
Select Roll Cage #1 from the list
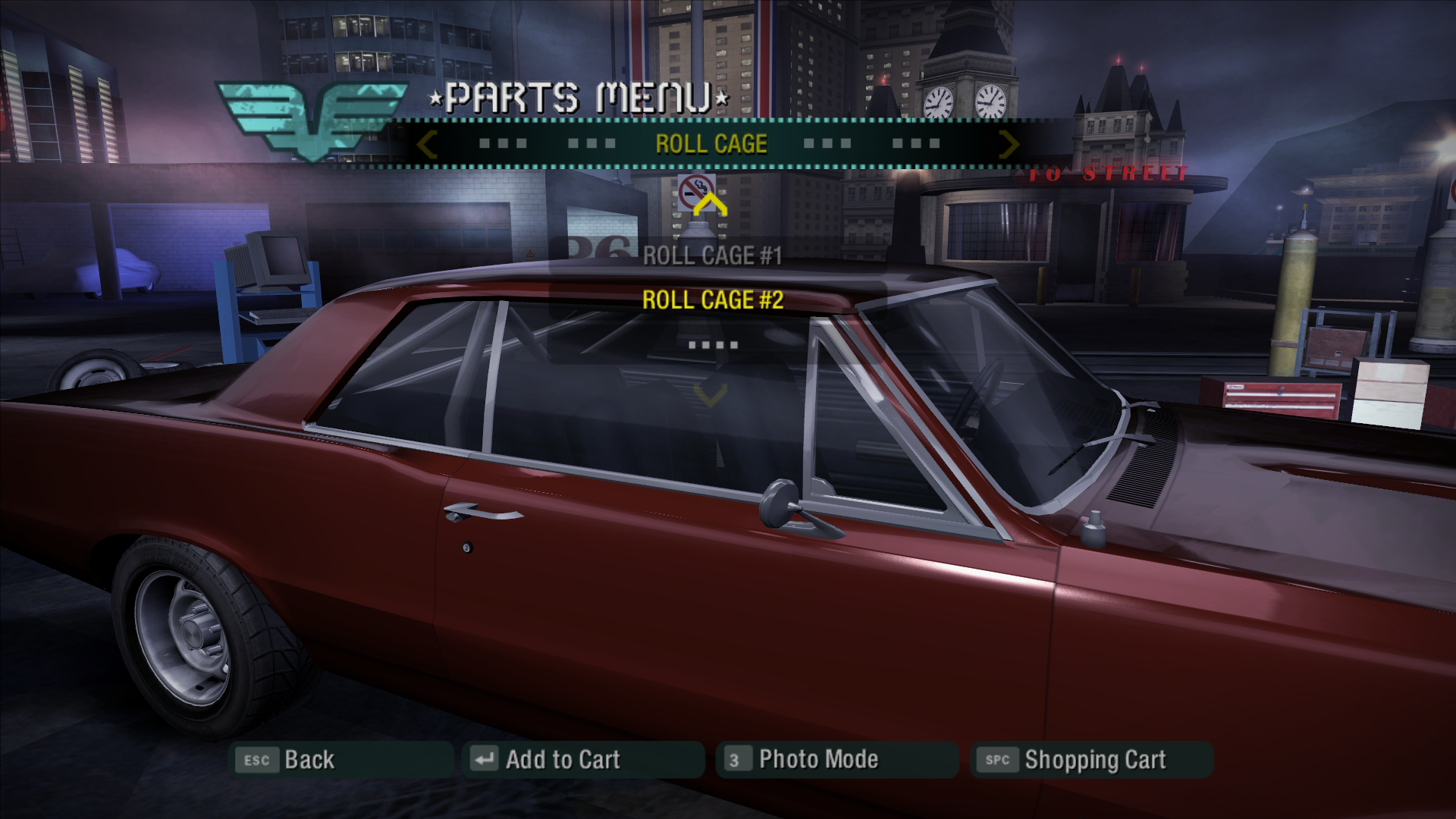pyautogui.click(x=712, y=256)
